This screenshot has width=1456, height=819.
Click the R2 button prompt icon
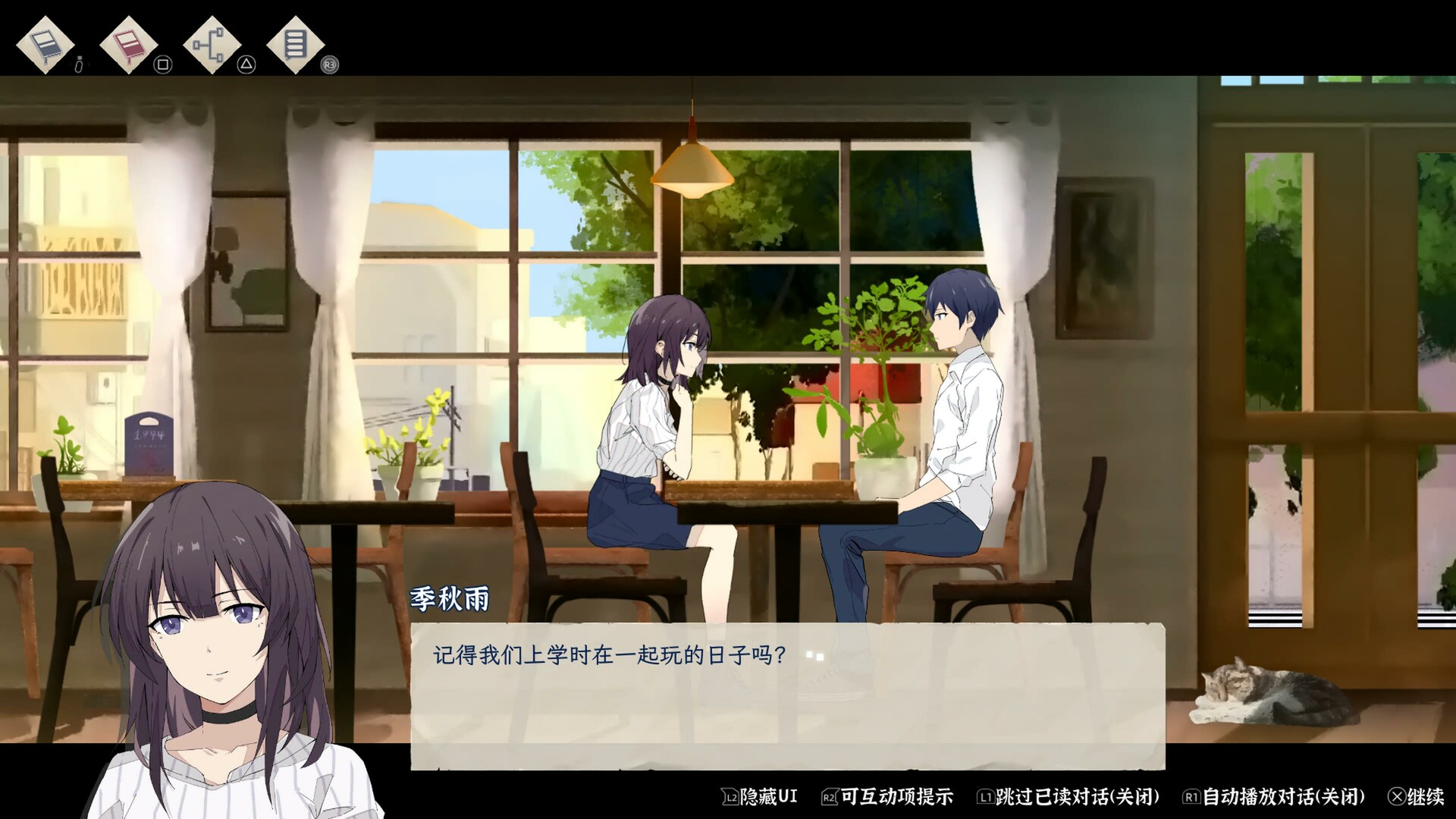click(831, 797)
